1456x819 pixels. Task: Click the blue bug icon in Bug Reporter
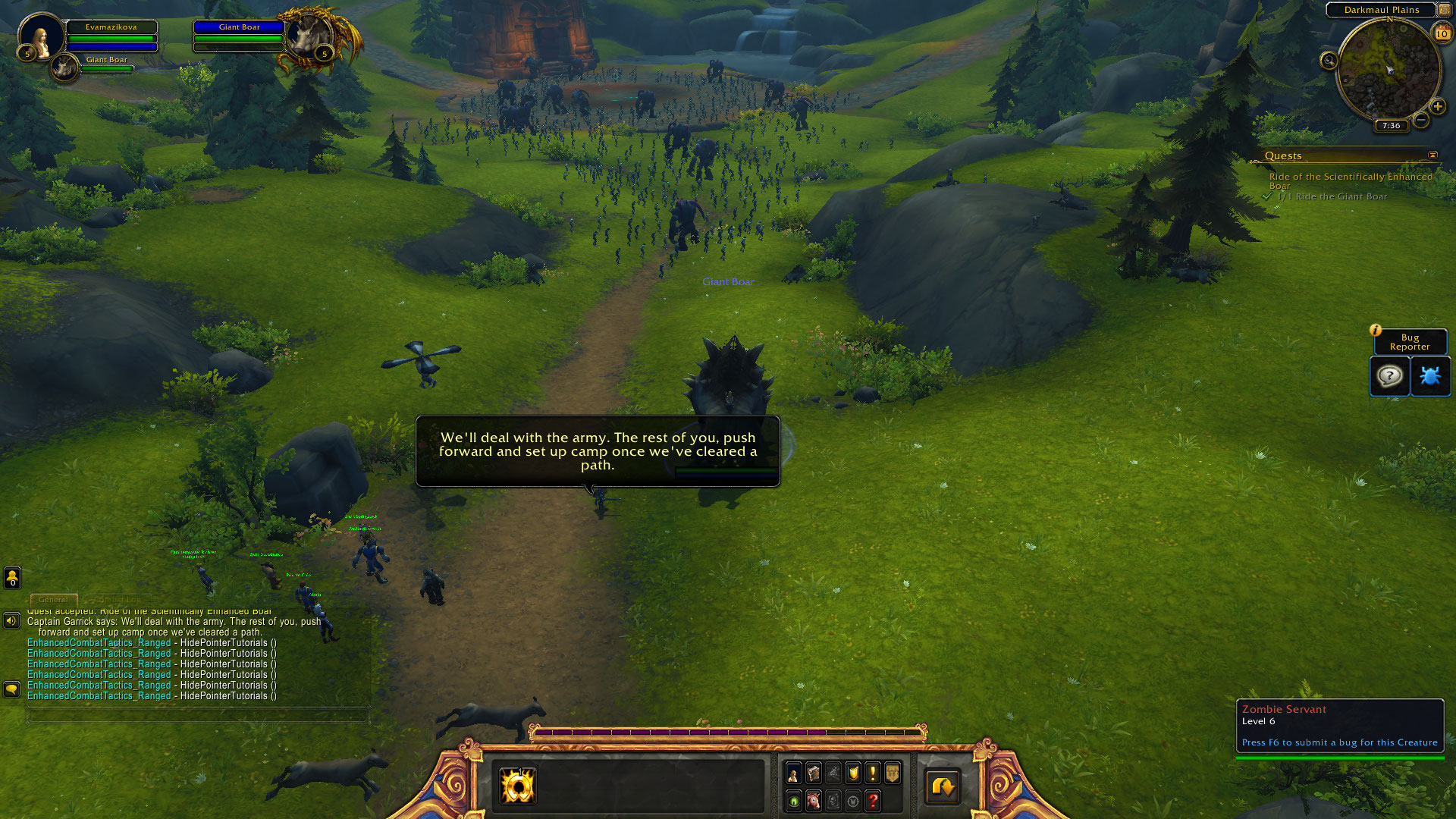pos(1430,376)
